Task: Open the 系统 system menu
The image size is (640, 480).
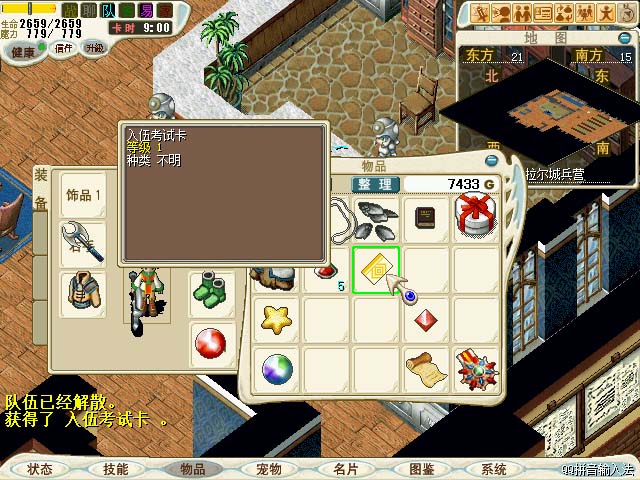Action: click(x=493, y=468)
